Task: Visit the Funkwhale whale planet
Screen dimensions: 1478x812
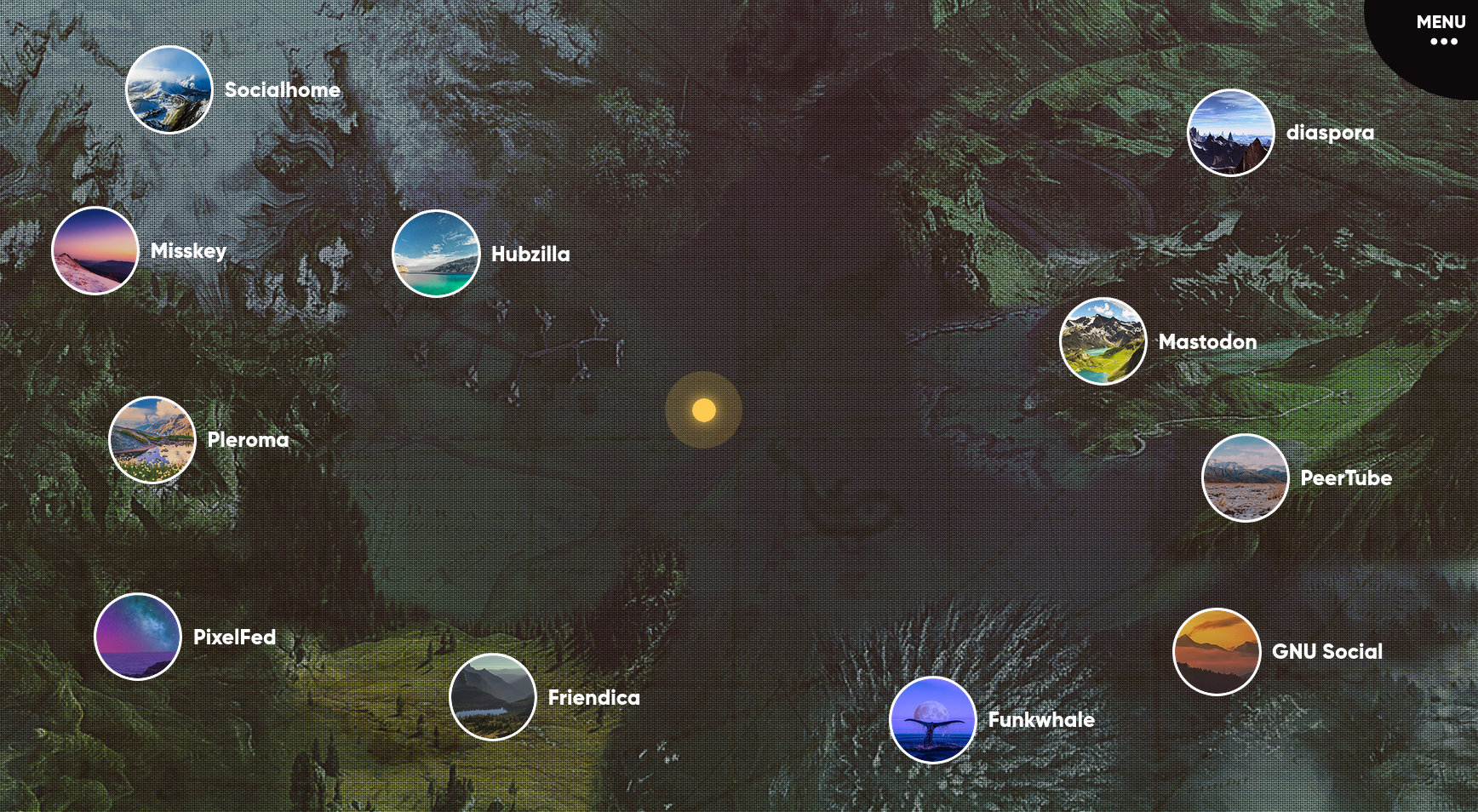Action: [932, 720]
